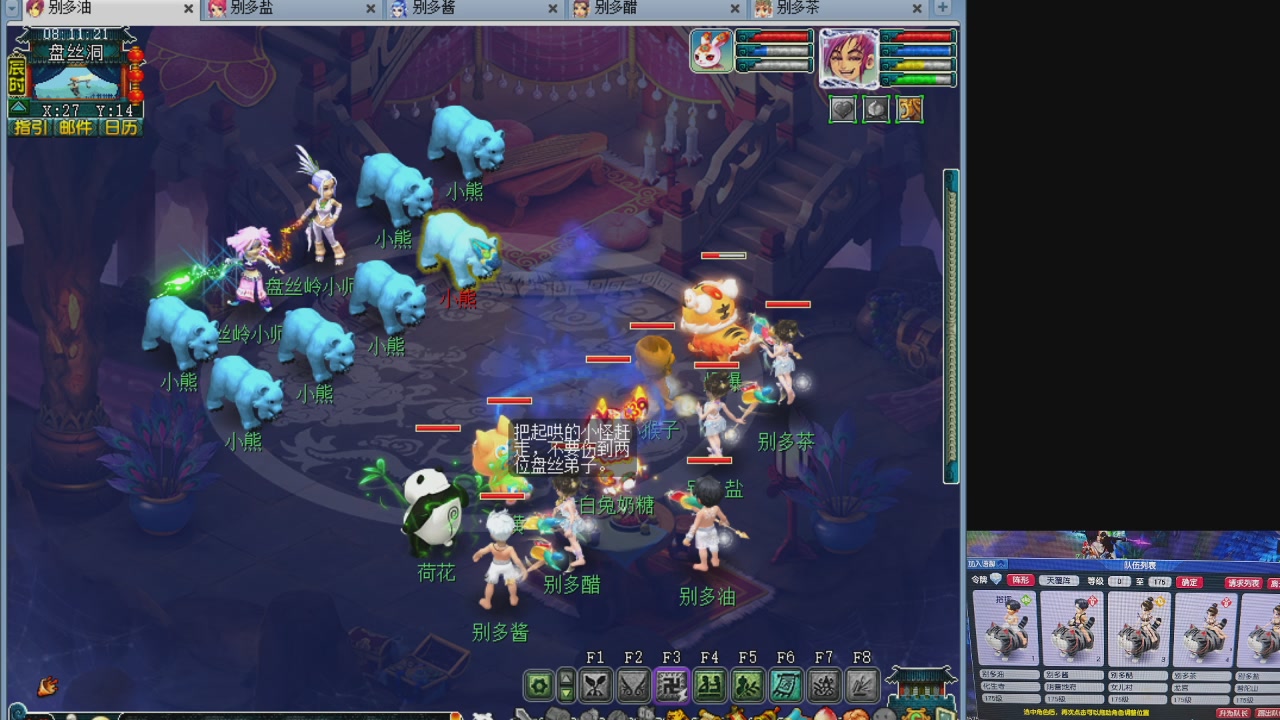Click the tiger icon below the player's HP bars
Image resolution: width=1280 pixels, height=720 pixels.
coord(909,109)
